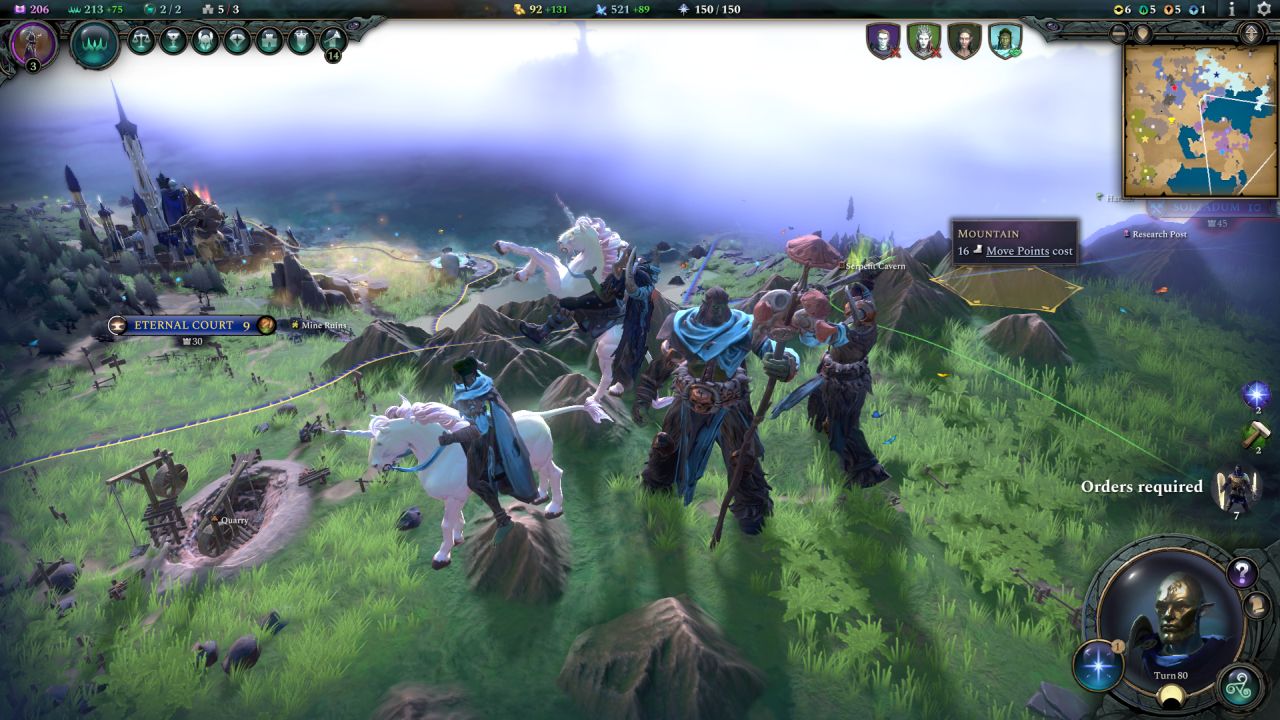1280x720 pixels.
Task: Open the question mark help button
Action: pos(1242,573)
